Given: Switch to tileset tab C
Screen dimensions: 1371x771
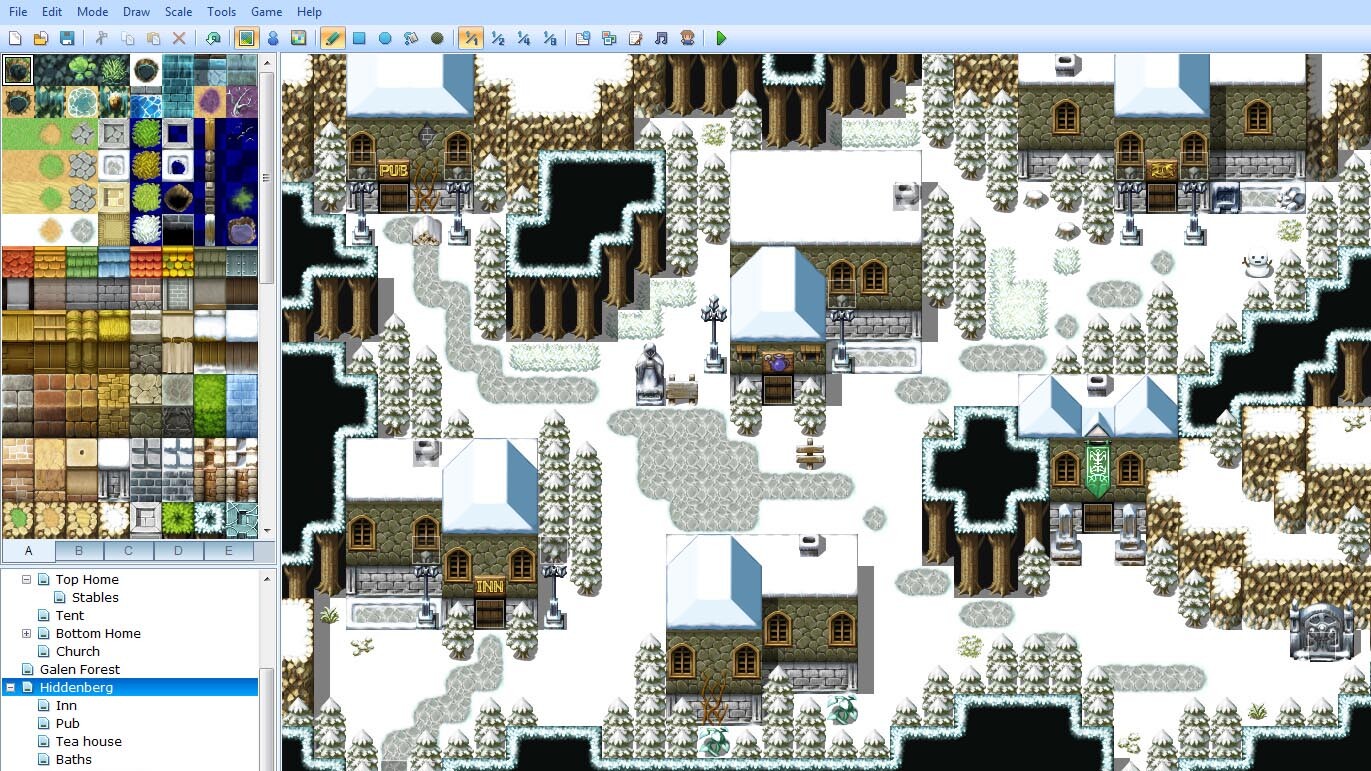Looking at the screenshot, I should [x=128, y=551].
